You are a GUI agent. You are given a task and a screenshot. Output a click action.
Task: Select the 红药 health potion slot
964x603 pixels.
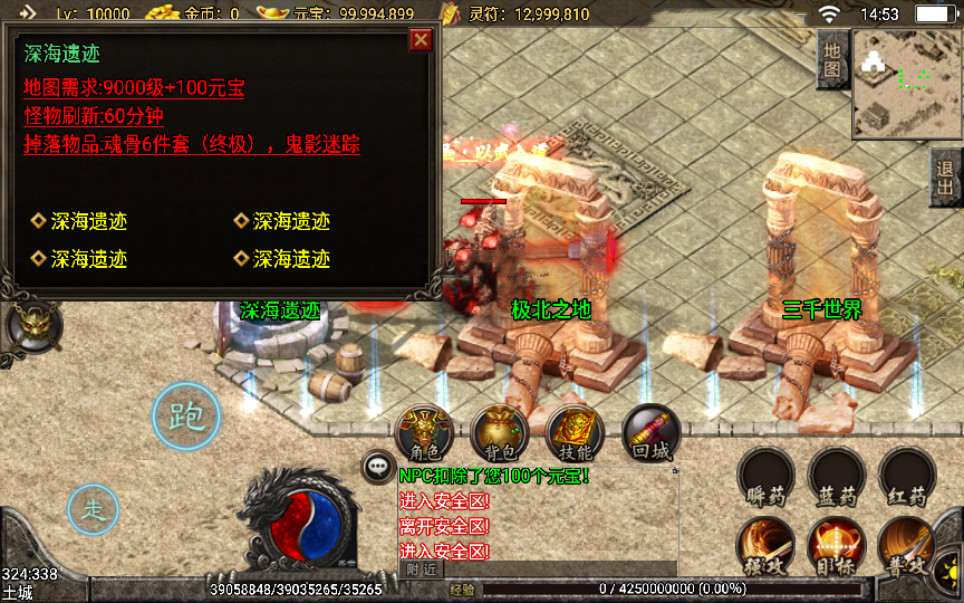coord(906,477)
